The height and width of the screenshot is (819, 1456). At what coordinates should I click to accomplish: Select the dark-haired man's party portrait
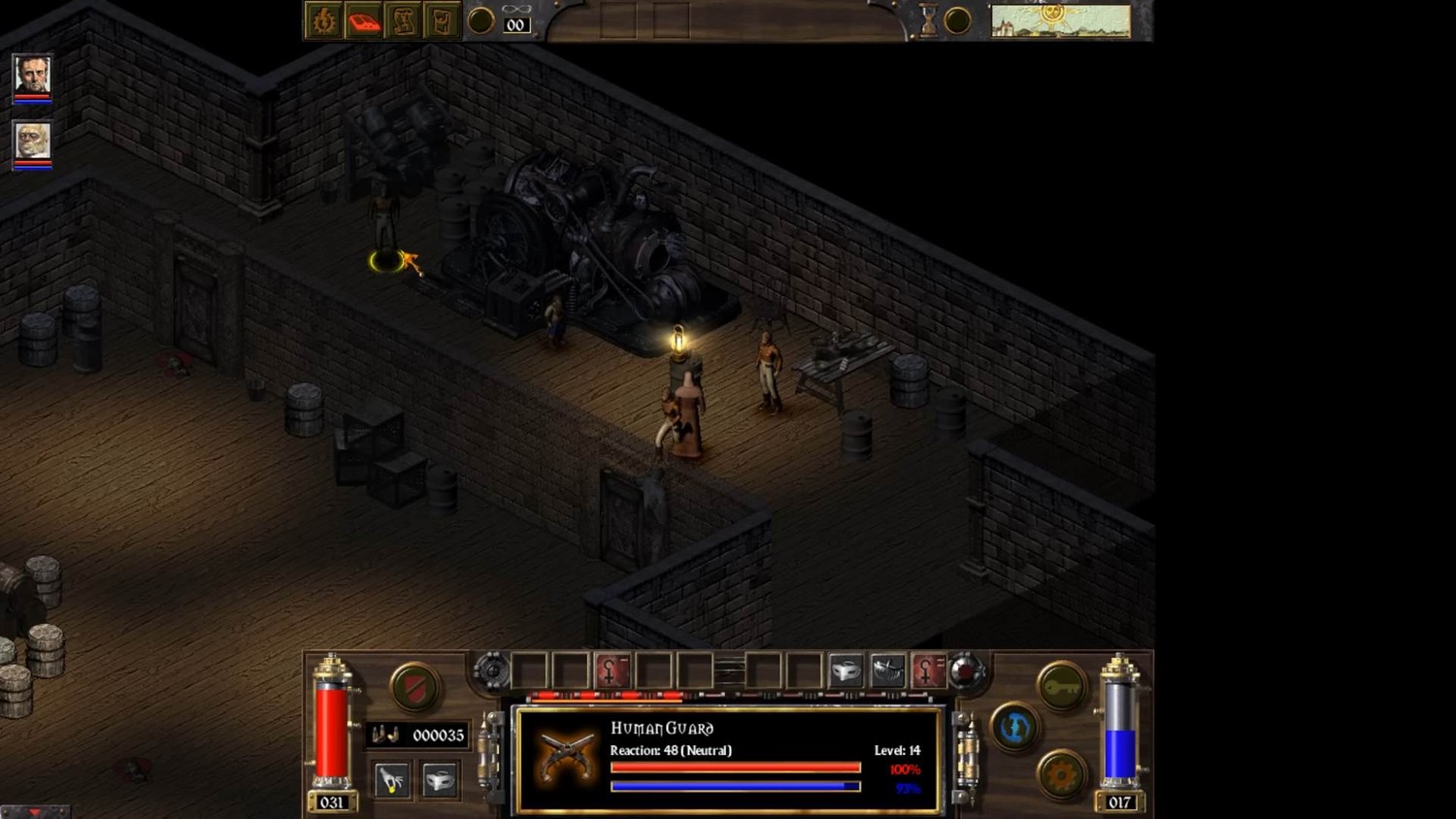coord(32,75)
